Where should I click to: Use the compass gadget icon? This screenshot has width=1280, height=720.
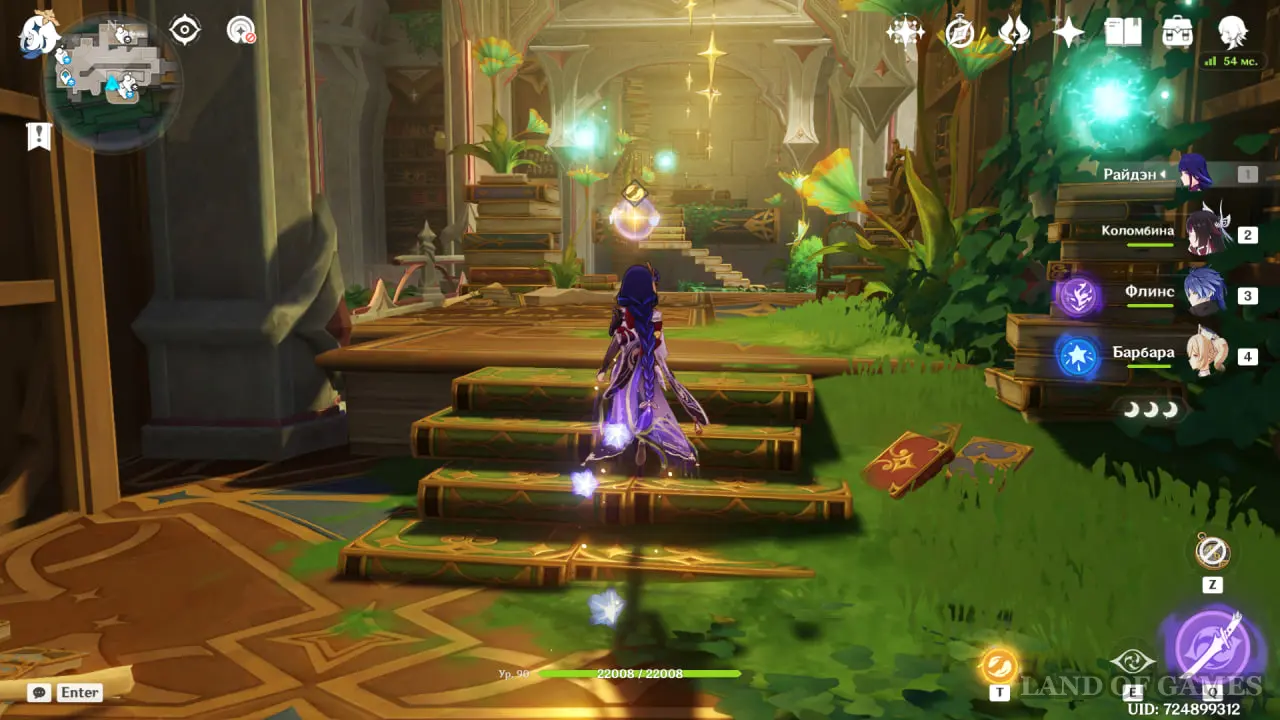point(1212,551)
